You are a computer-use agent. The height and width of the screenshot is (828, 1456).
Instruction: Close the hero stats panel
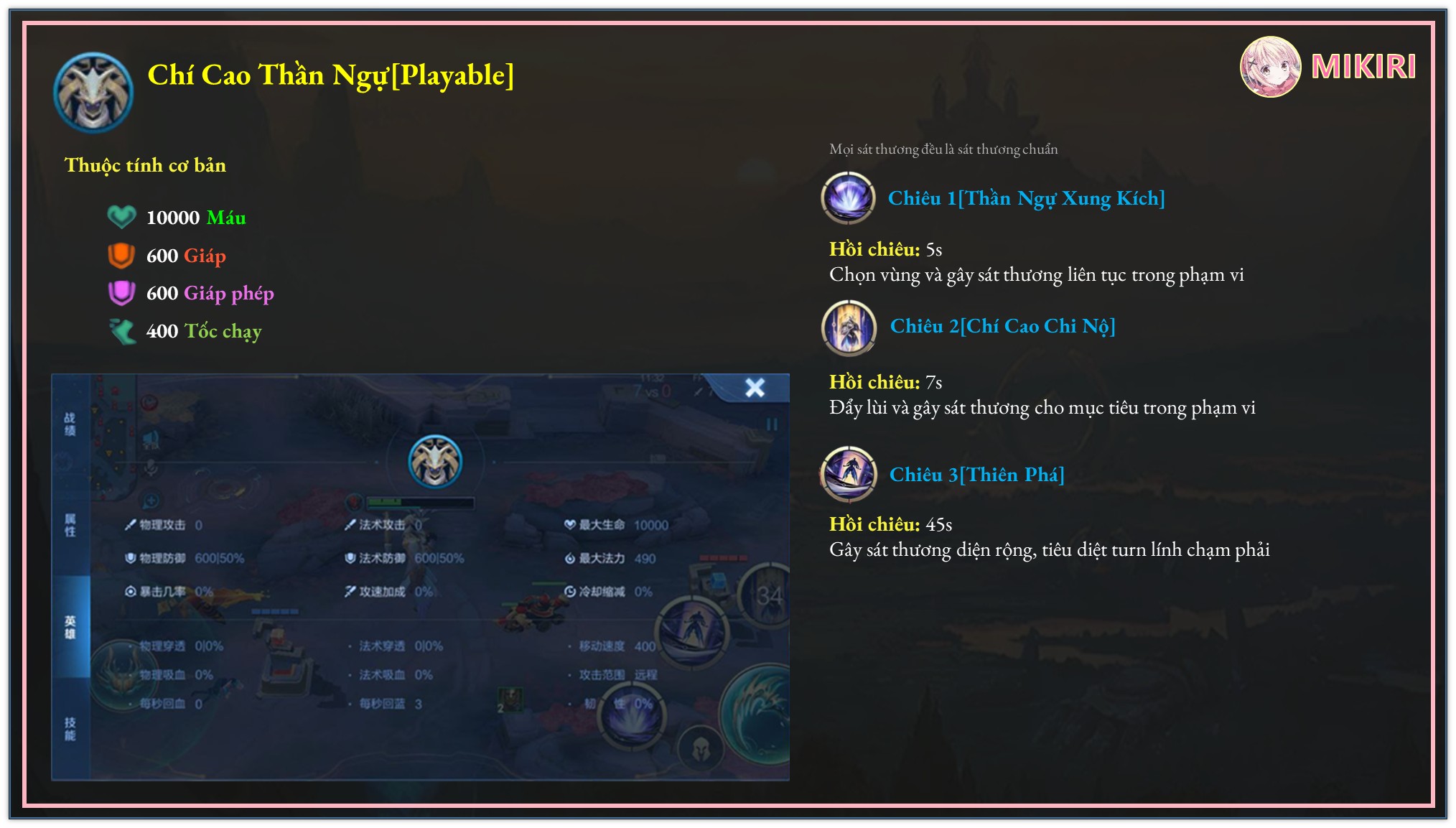tap(755, 388)
